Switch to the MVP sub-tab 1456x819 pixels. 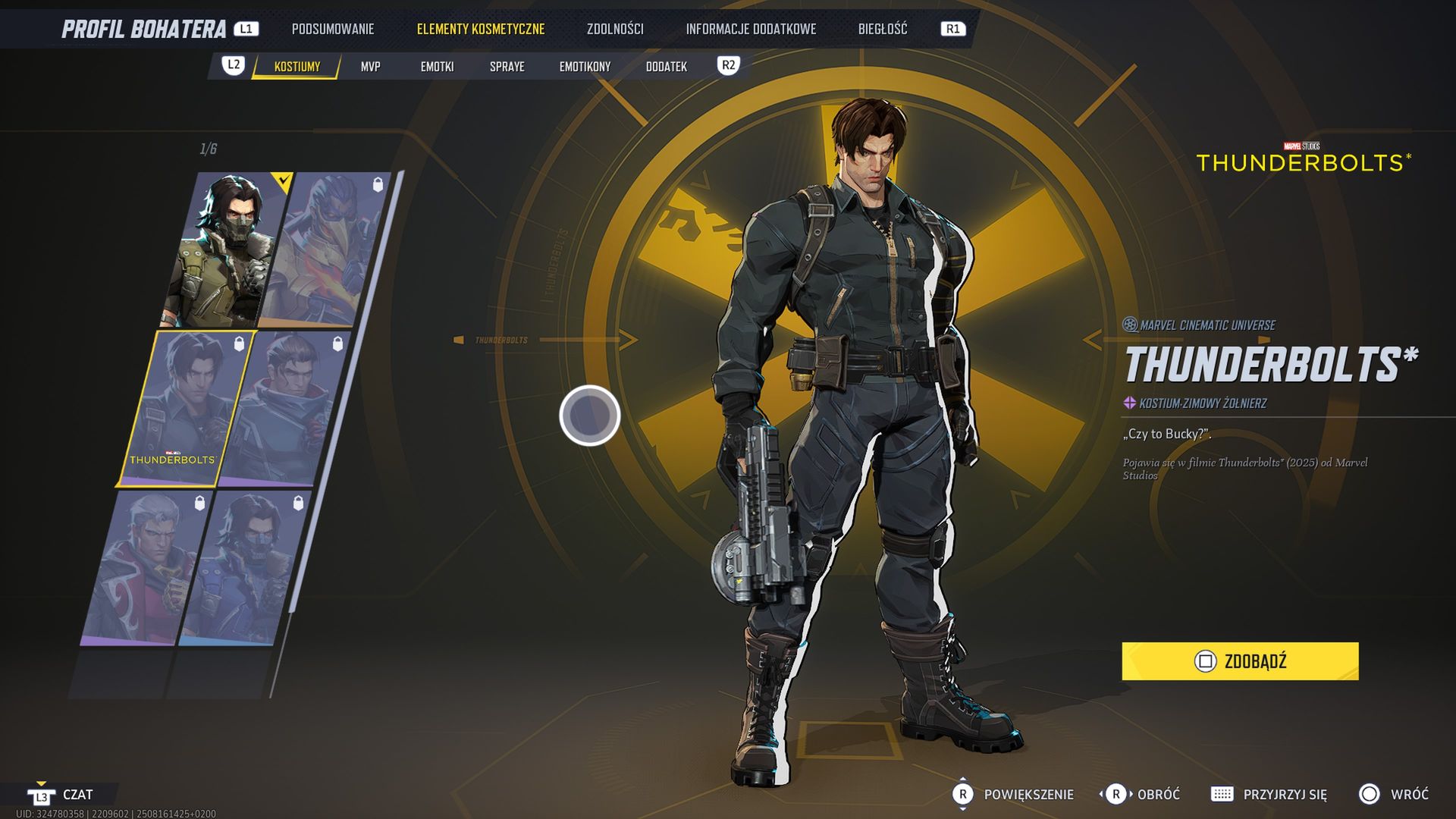pyautogui.click(x=370, y=67)
